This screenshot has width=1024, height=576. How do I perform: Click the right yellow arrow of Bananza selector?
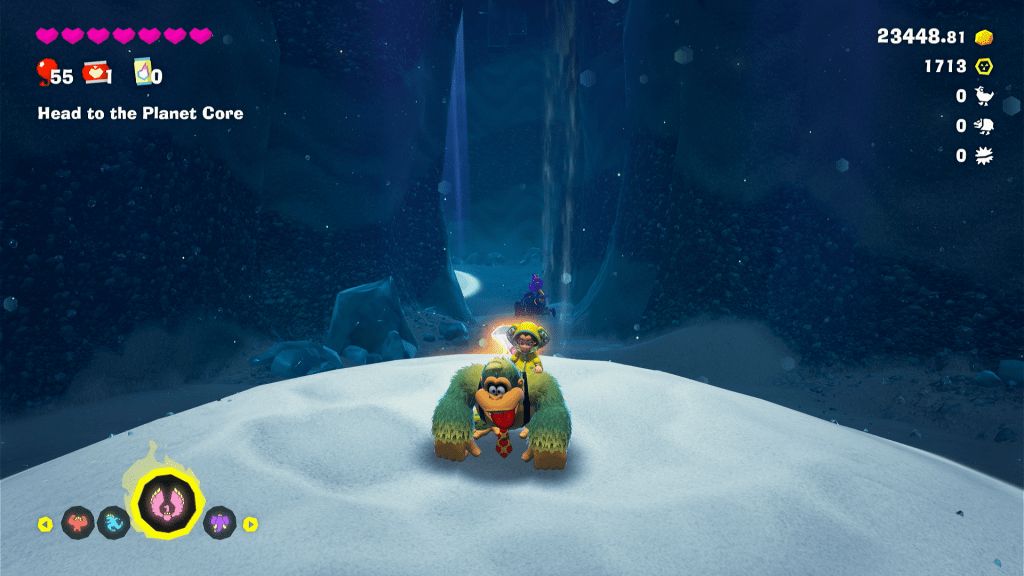[251, 523]
